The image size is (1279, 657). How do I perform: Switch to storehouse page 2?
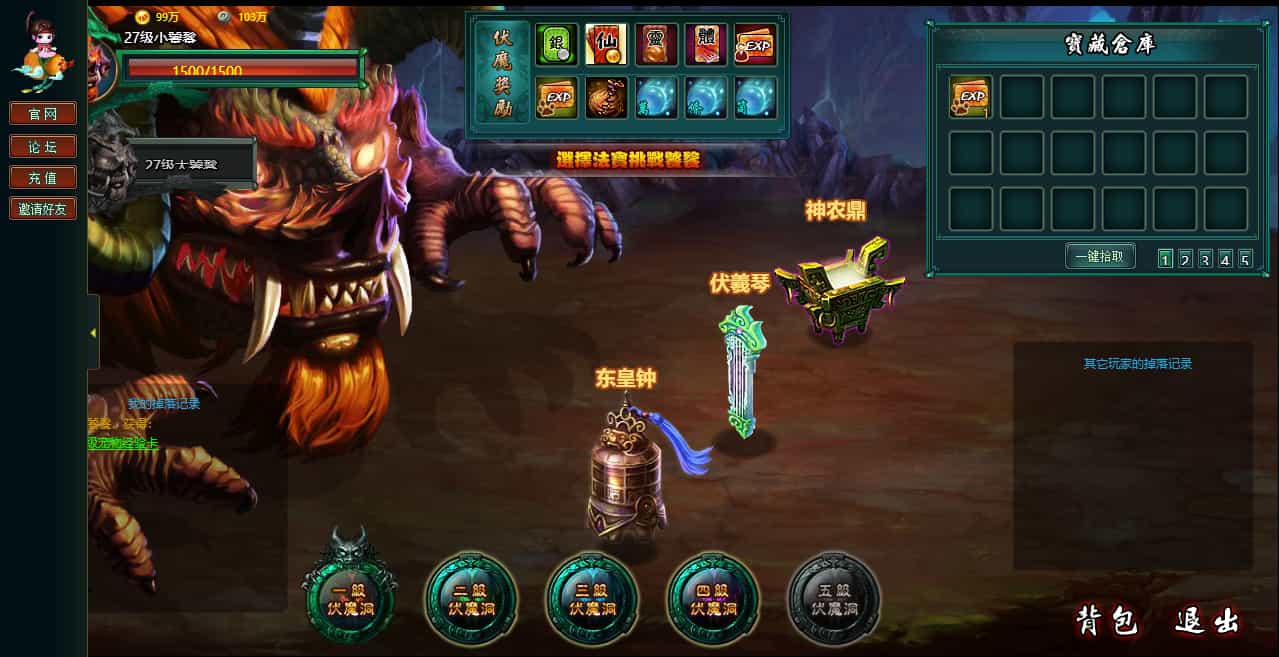click(1185, 260)
